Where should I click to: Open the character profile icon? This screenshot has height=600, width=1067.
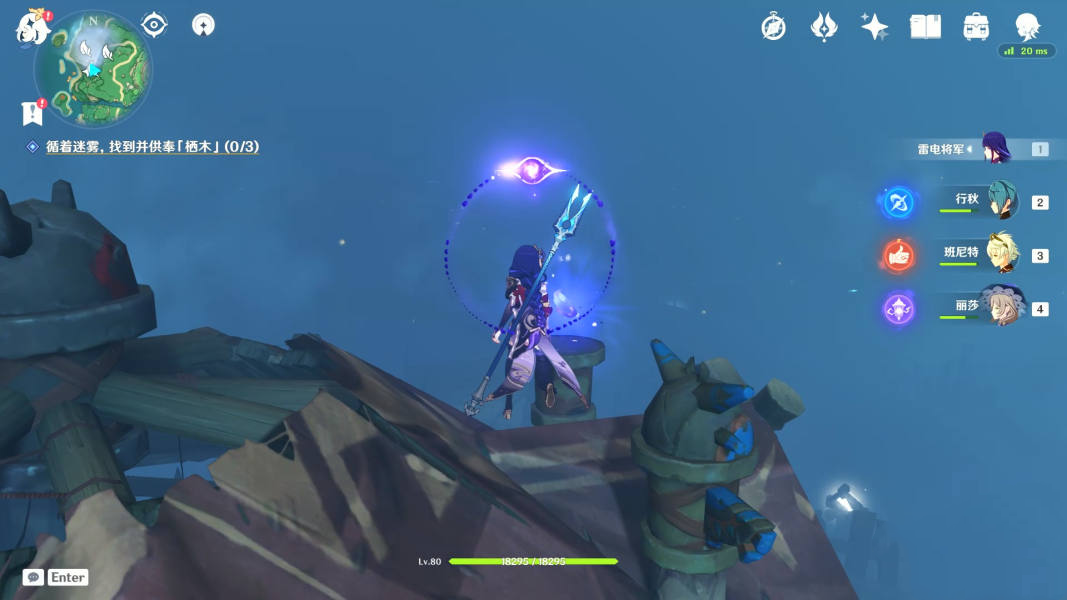coord(1027,26)
